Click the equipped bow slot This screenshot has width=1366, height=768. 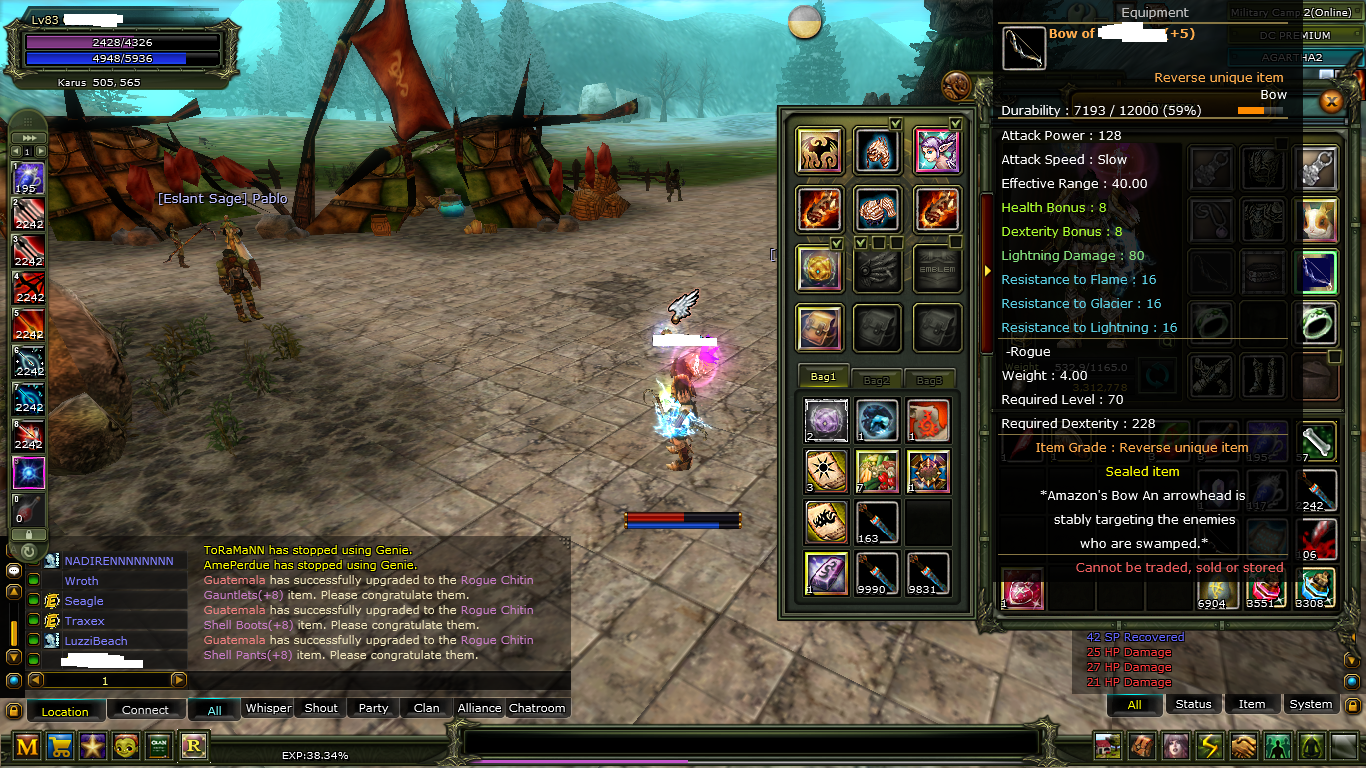1316,272
